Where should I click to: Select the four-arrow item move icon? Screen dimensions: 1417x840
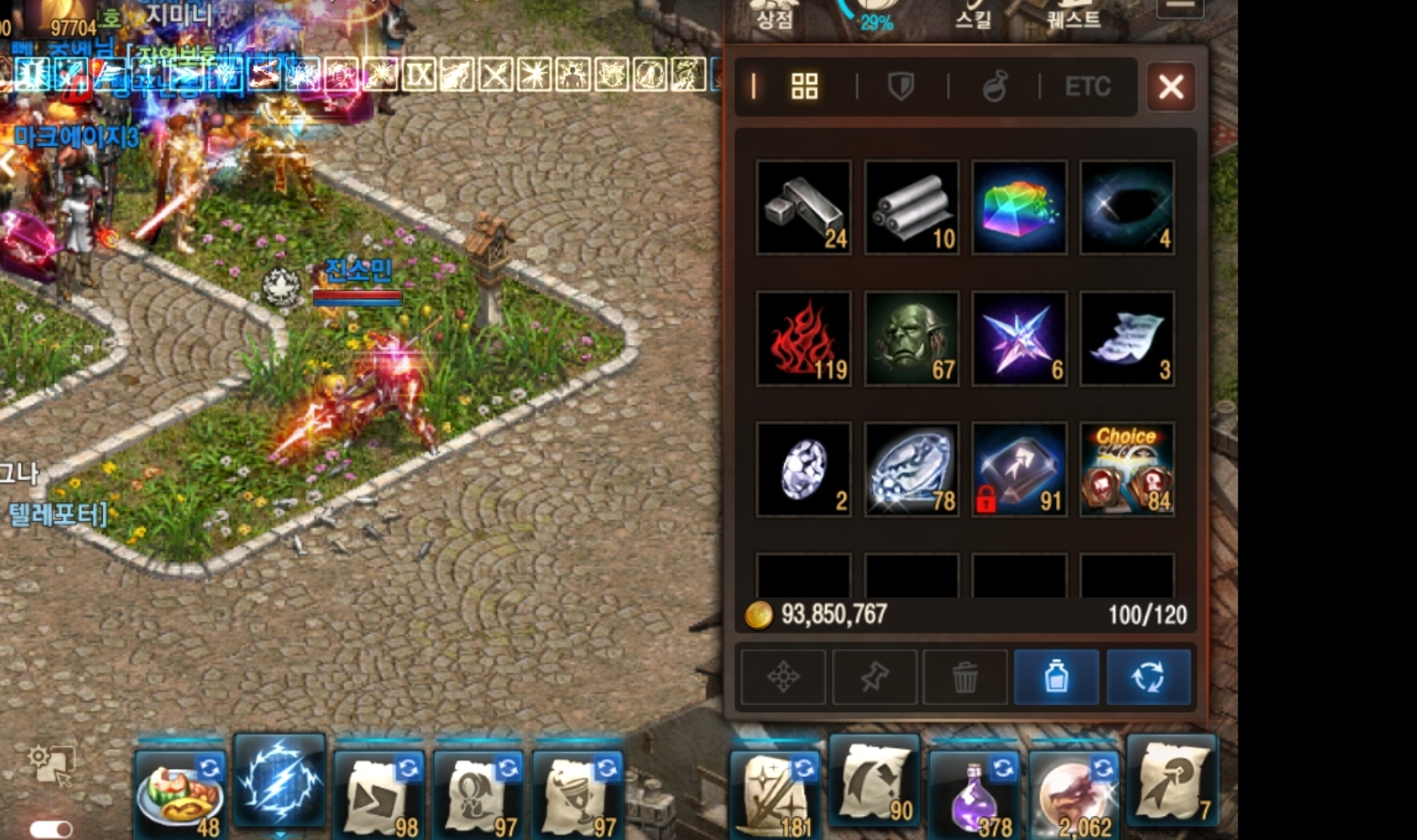(x=782, y=677)
